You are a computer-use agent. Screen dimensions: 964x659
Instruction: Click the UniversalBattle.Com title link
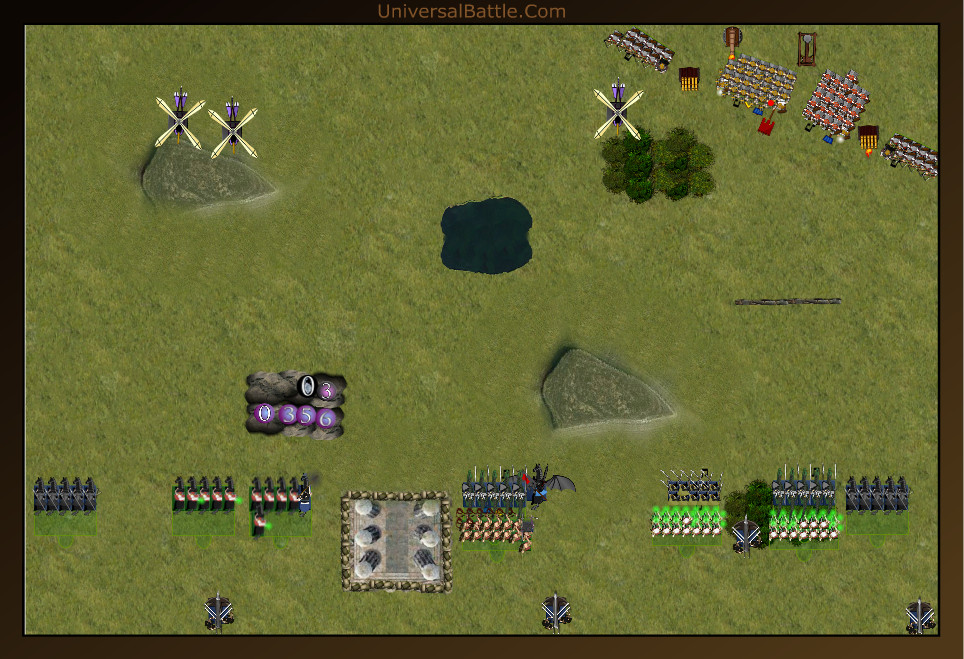click(471, 12)
